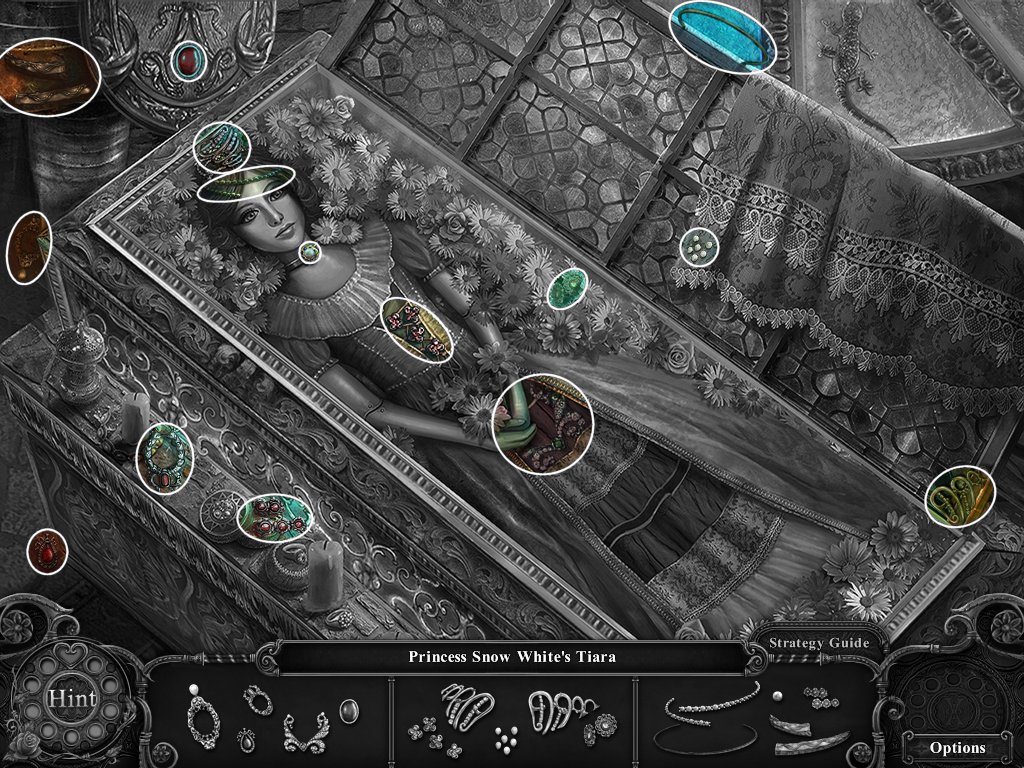This screenshot has width=1024, height=768.
Task: Pick the large circled fragment by the doll's hand
Action: [544, 423]
